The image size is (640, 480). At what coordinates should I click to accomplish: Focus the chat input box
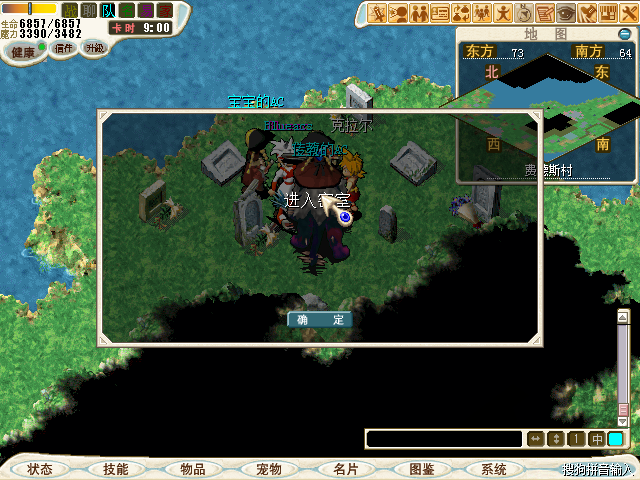444,439
